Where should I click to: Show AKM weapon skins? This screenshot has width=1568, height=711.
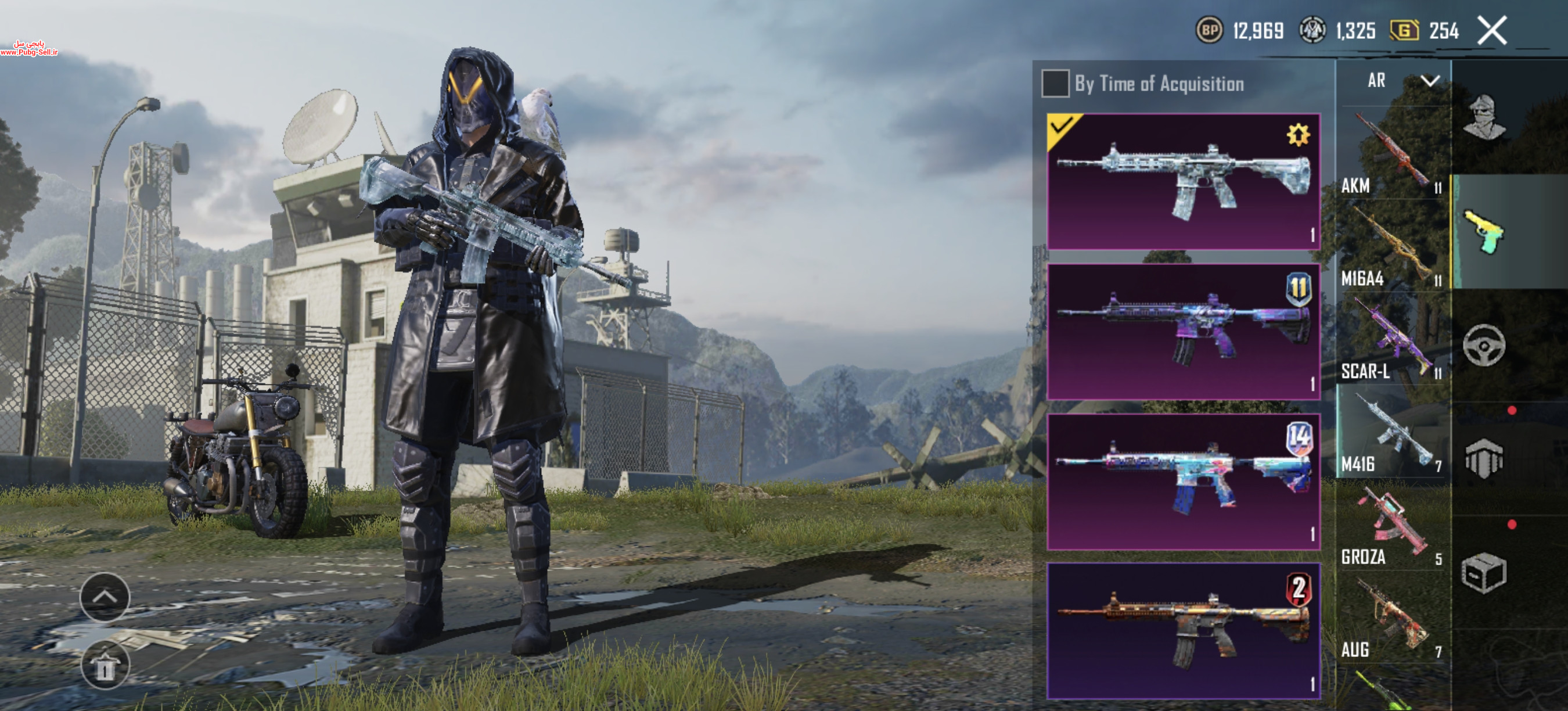(1392, 155)
